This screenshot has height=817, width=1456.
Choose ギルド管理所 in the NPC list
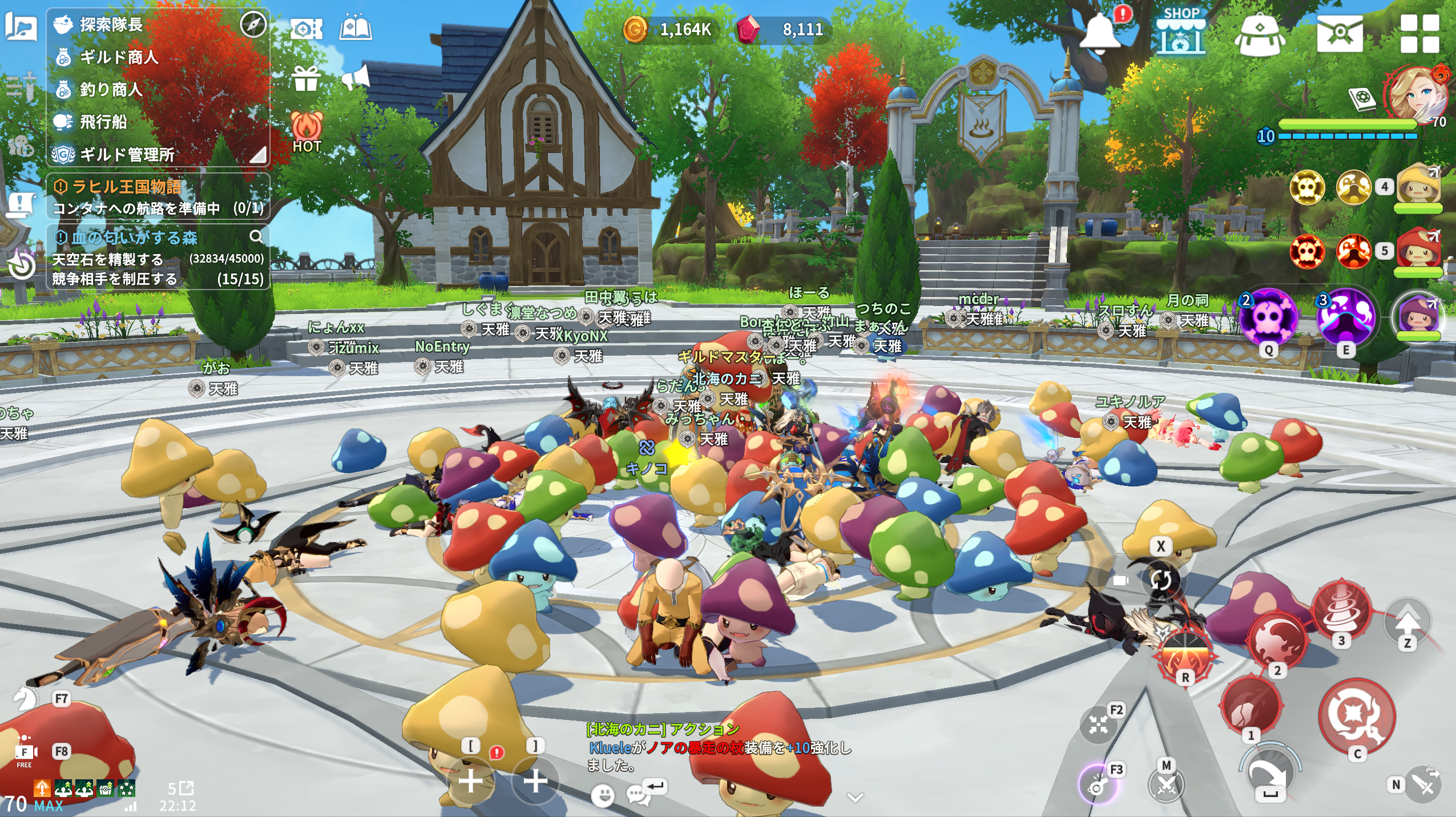(127, 155)
